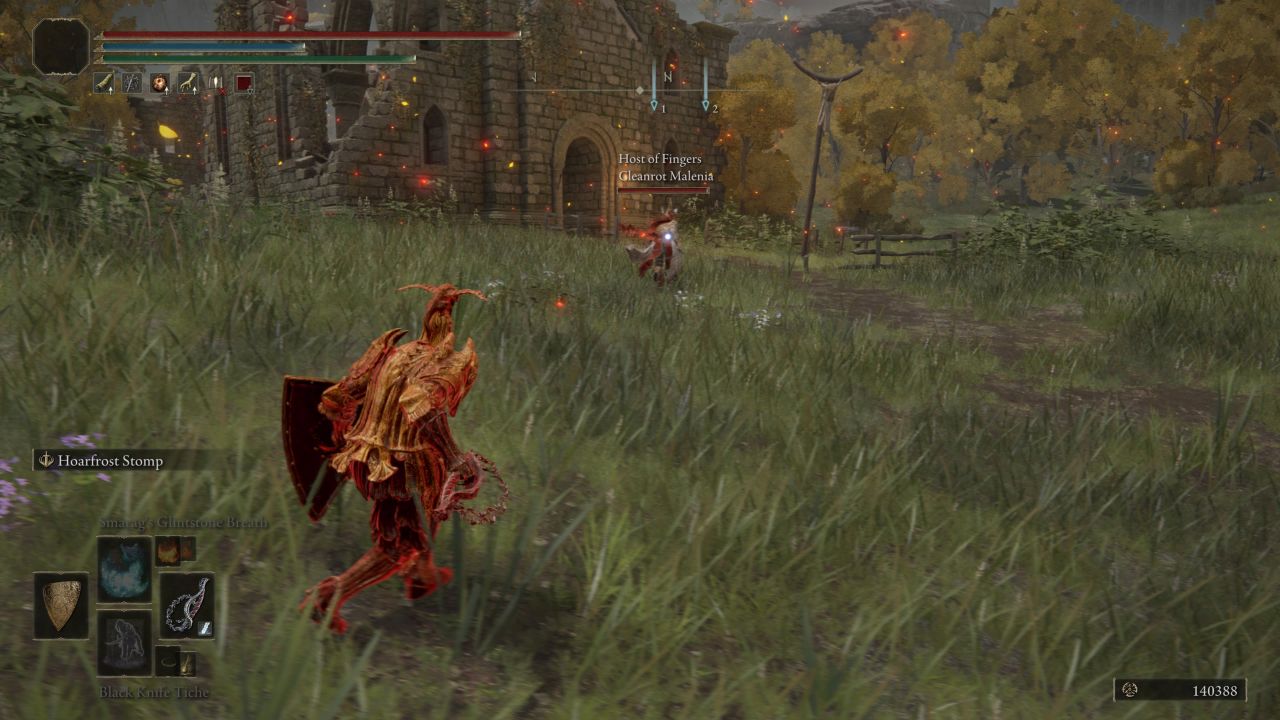The width and height of the screenshot is (1280, 720).
Task: Expand the compass bar at the top
Action: tap(640, 88)
